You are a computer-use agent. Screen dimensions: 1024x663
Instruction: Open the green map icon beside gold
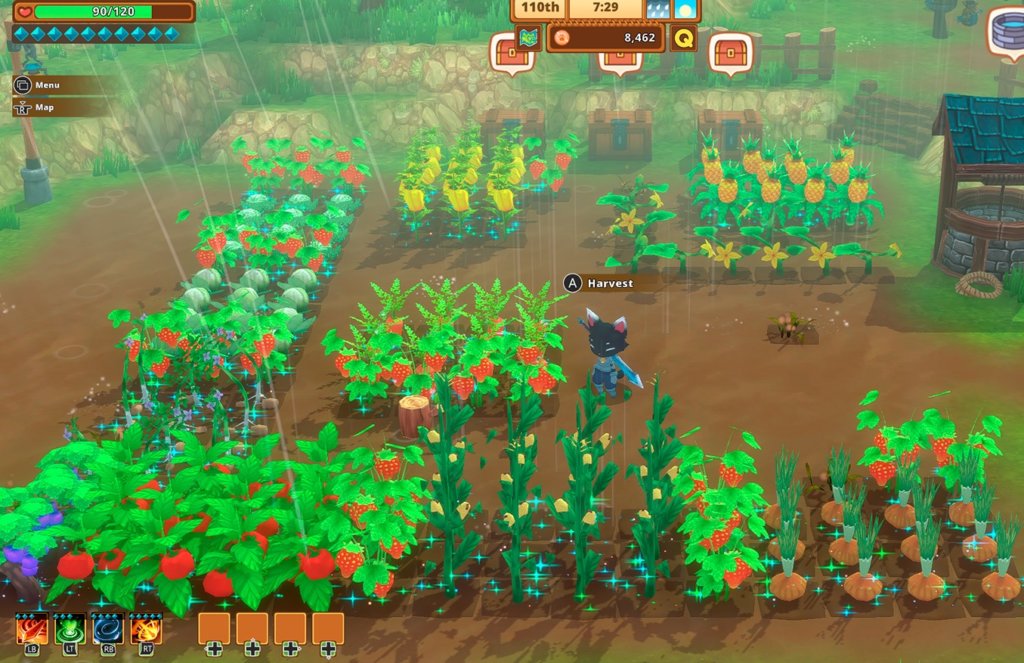[529, 38]
